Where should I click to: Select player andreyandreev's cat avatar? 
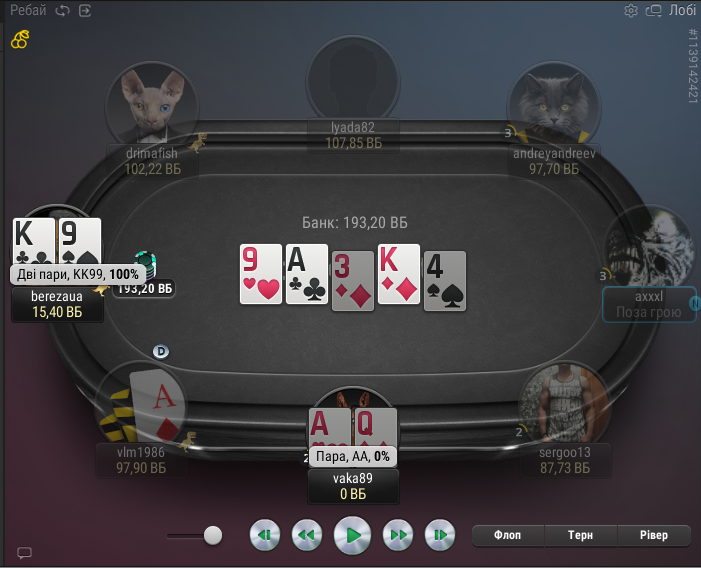pyautogui.click(x=553, y=103)
